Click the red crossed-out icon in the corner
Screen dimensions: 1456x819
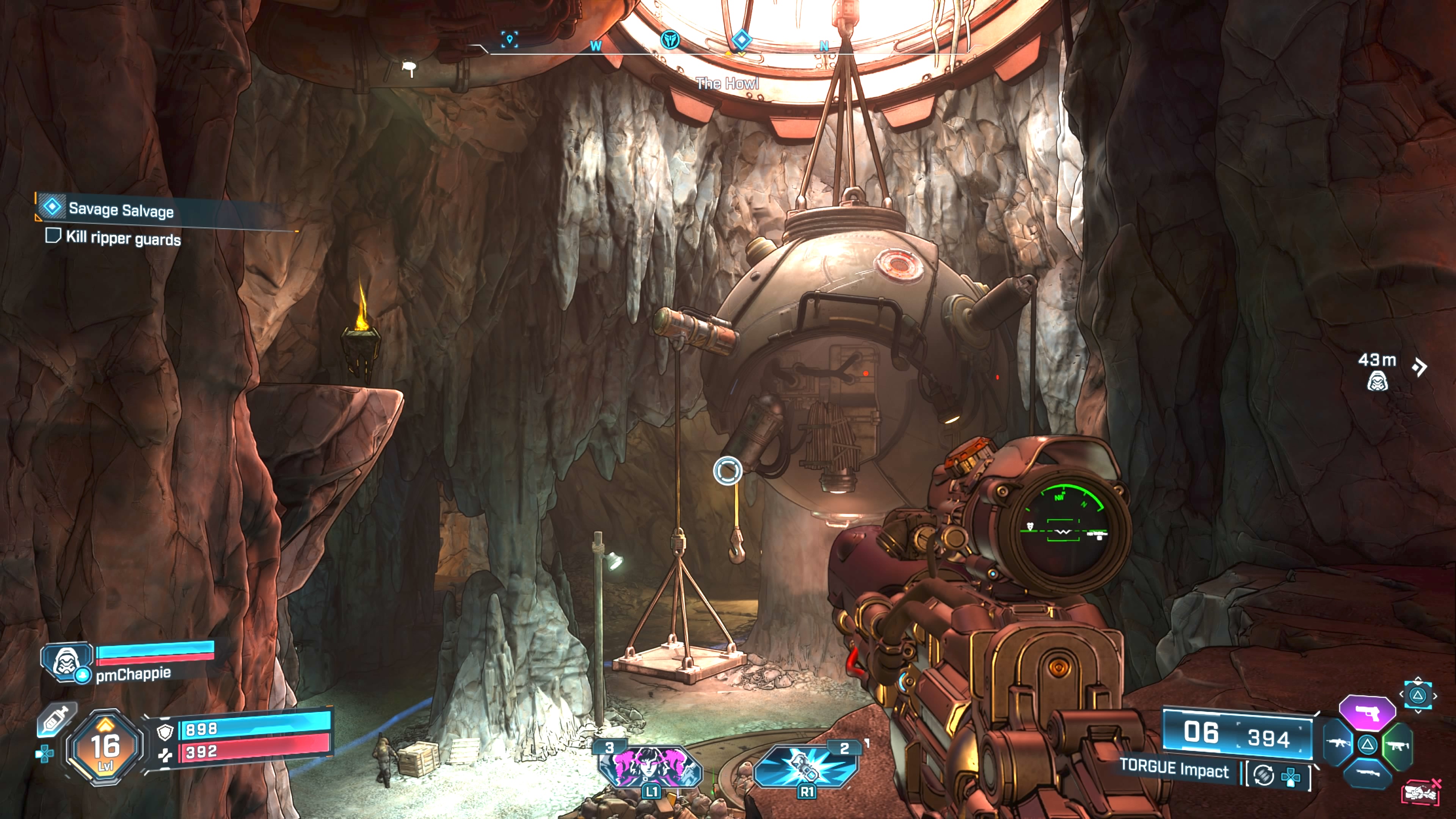coord(1421,792)
